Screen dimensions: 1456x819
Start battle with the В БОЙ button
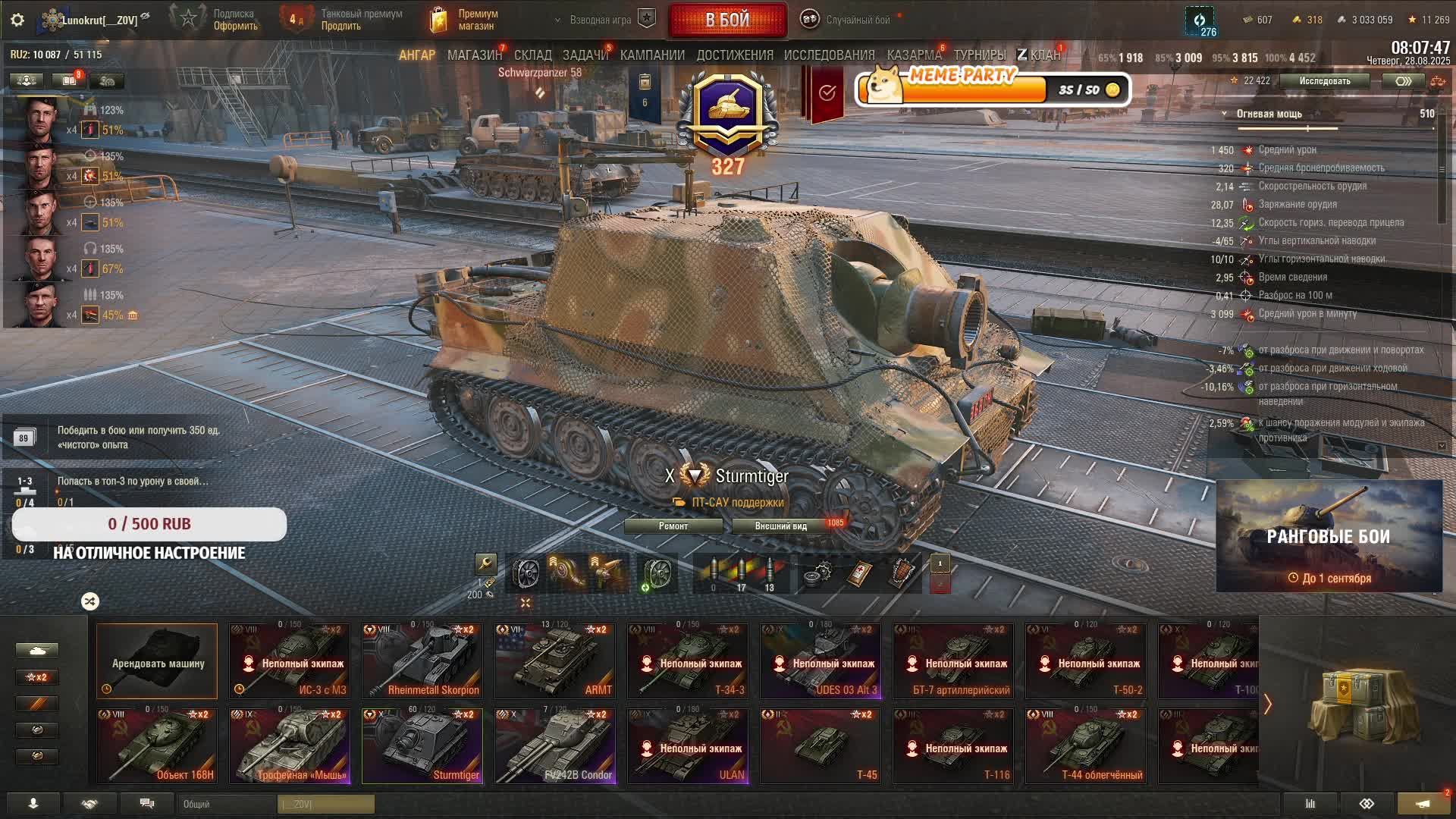pyautogui.click(x=727, y=20)
